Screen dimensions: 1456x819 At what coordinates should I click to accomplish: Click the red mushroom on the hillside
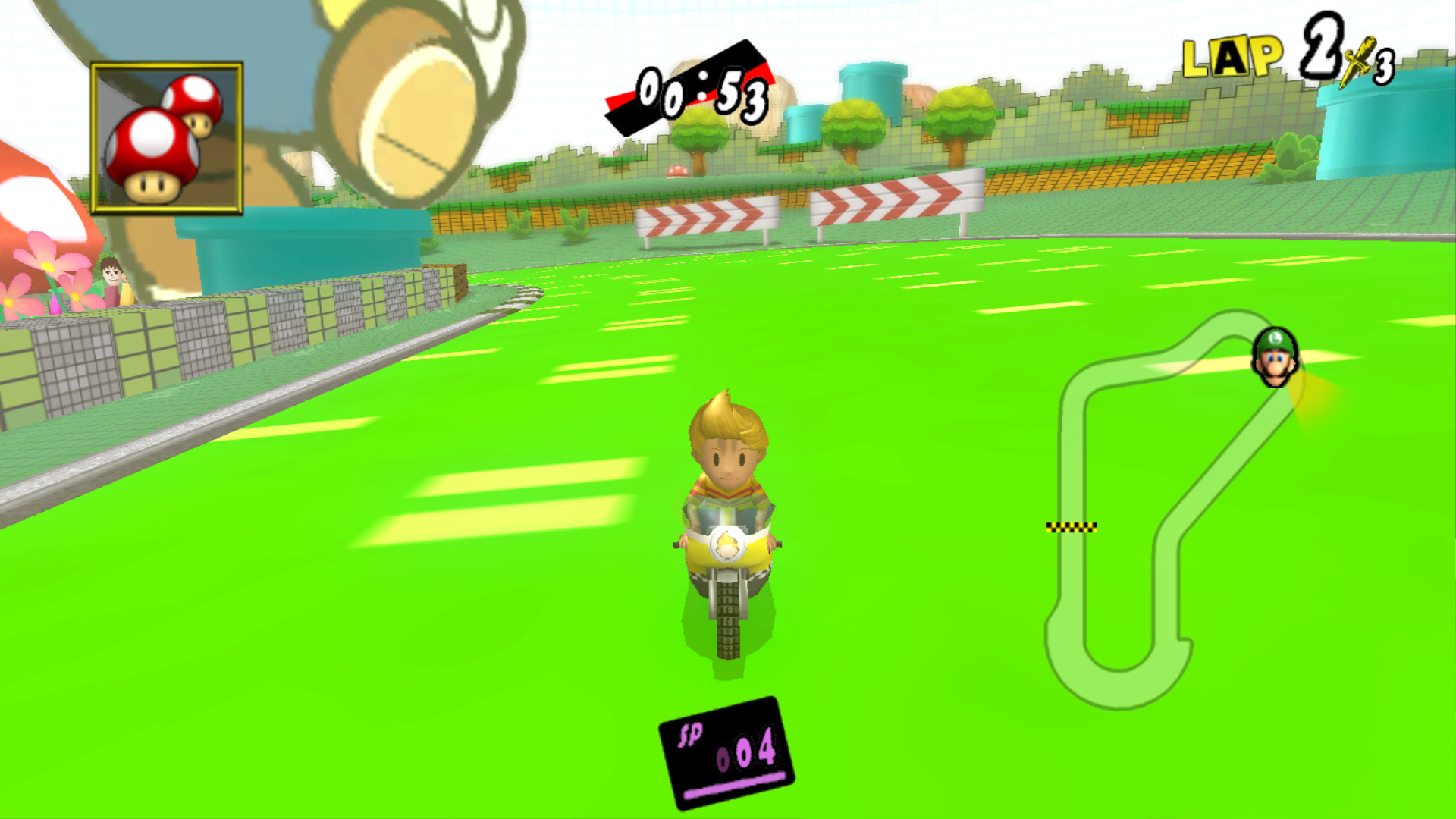(677, 172)
